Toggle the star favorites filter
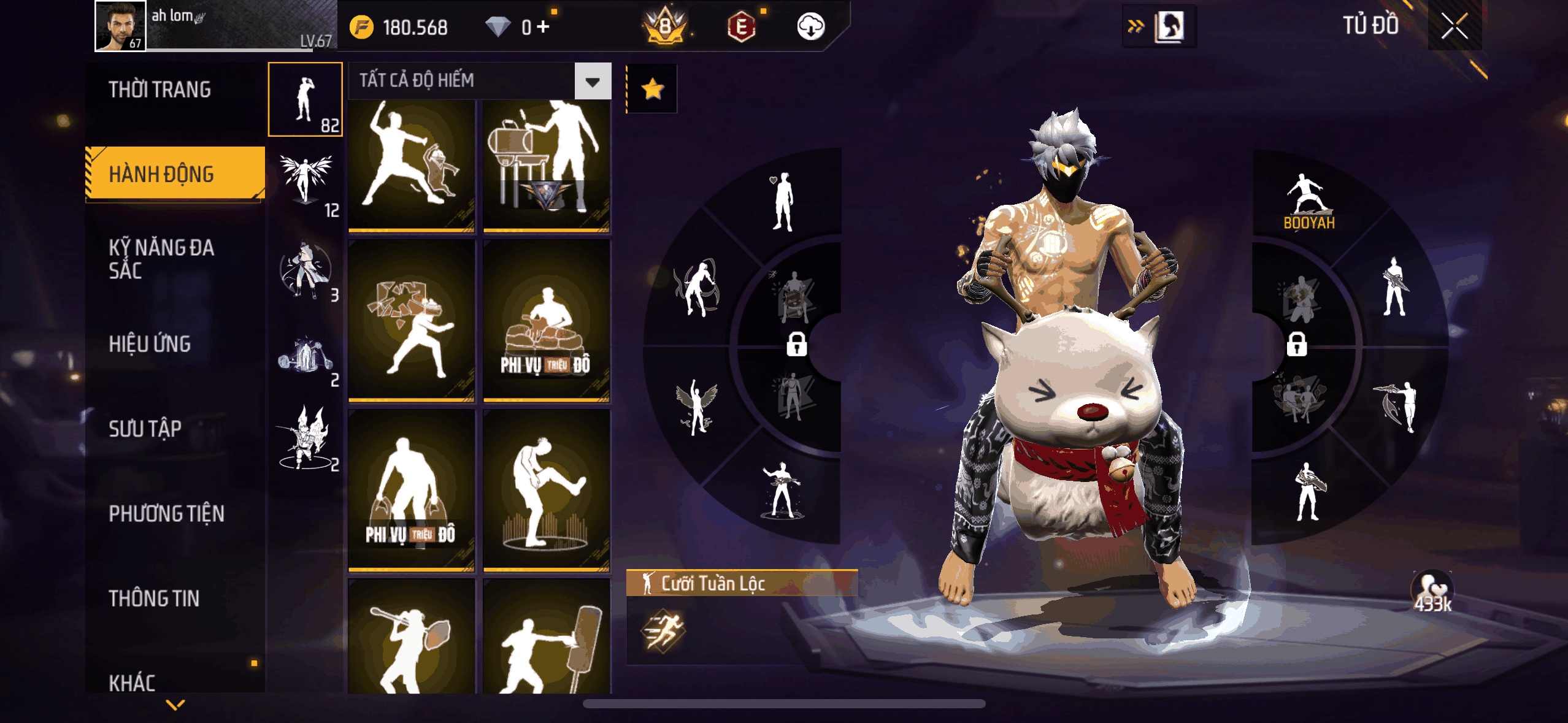The image size is (1568, 723). (x=653, y=88)
